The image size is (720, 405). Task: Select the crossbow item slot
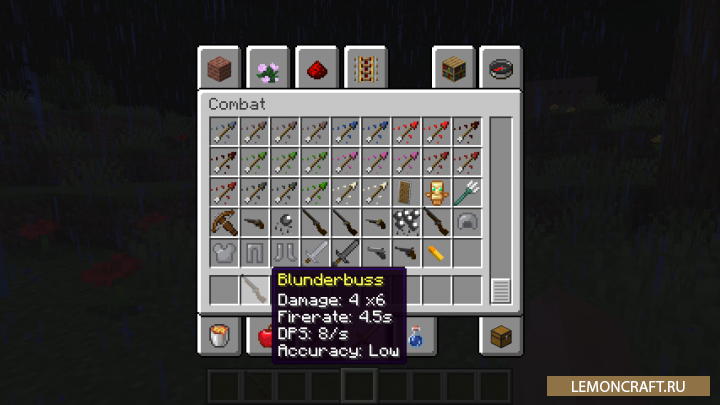pyautogui.click(x=224, y=222)
